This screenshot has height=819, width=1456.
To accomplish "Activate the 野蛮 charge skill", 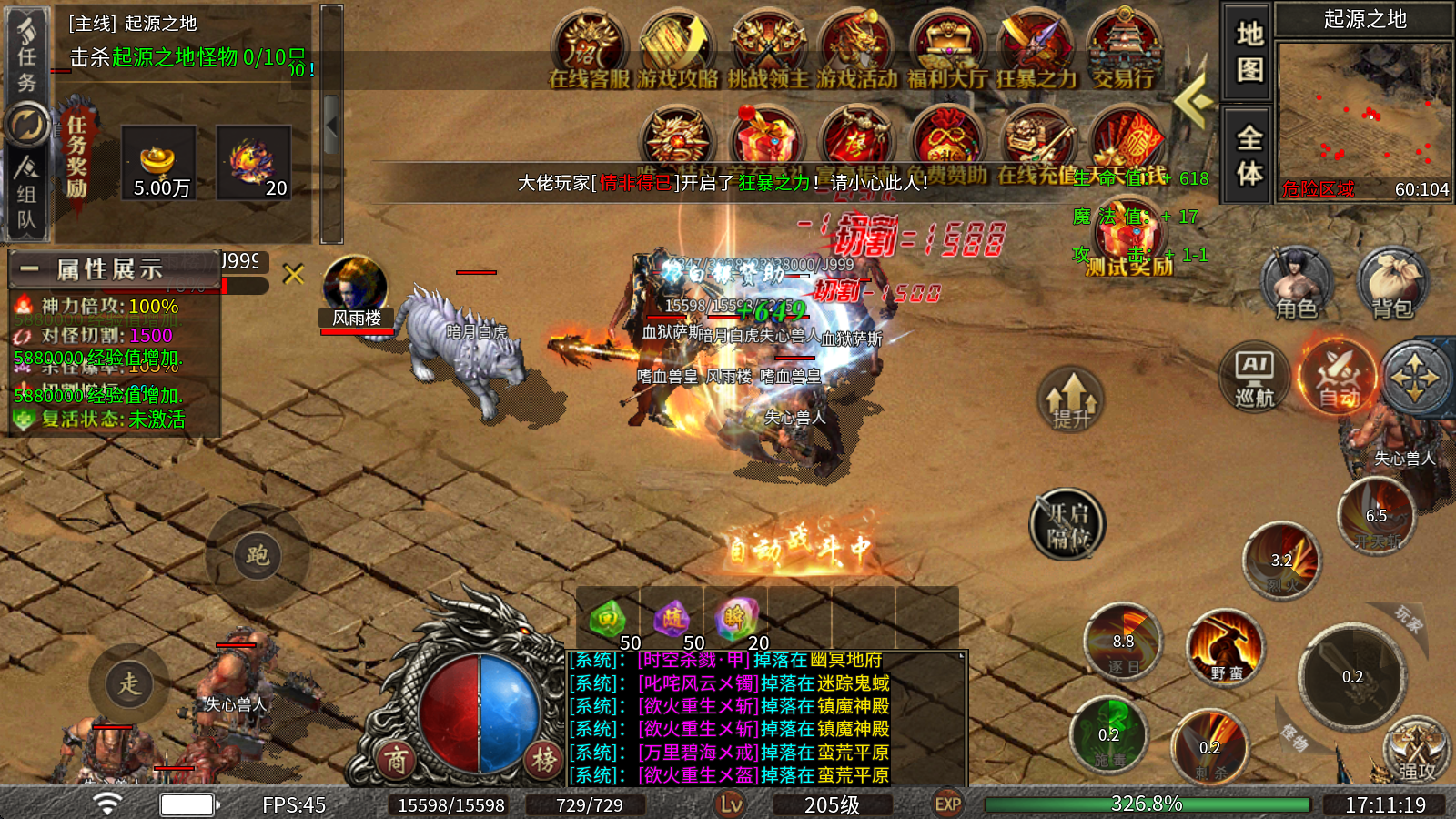I will click(x=1226, y=648).
